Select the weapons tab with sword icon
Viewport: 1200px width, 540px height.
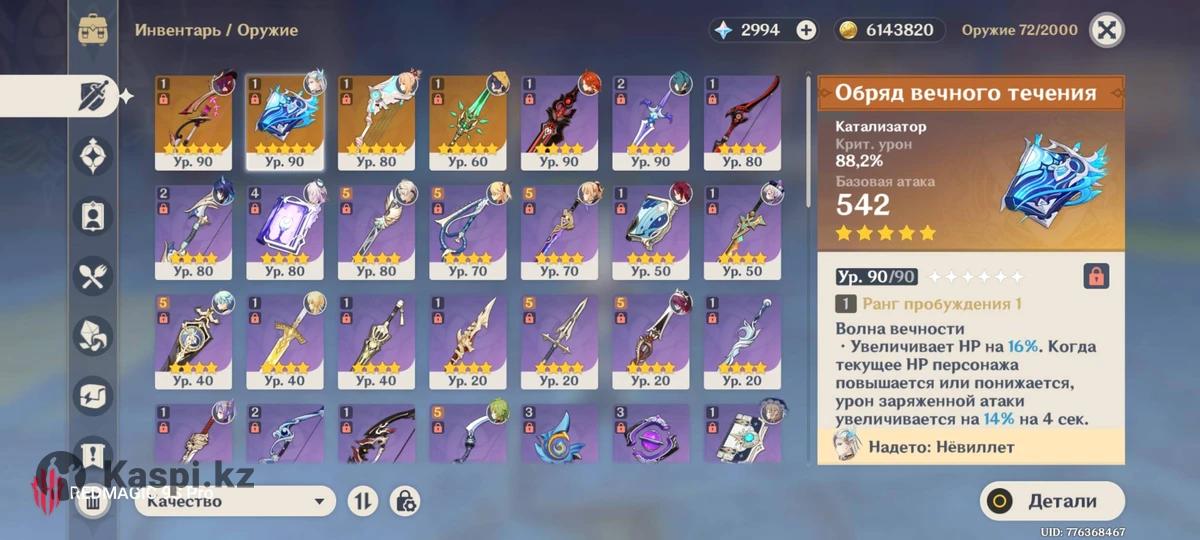click(94, 96)
